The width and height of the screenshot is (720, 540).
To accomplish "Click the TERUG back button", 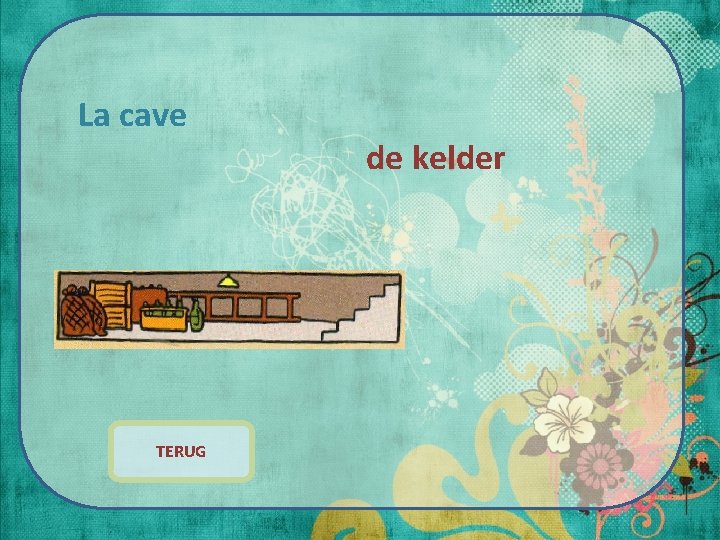I will 181,451.
